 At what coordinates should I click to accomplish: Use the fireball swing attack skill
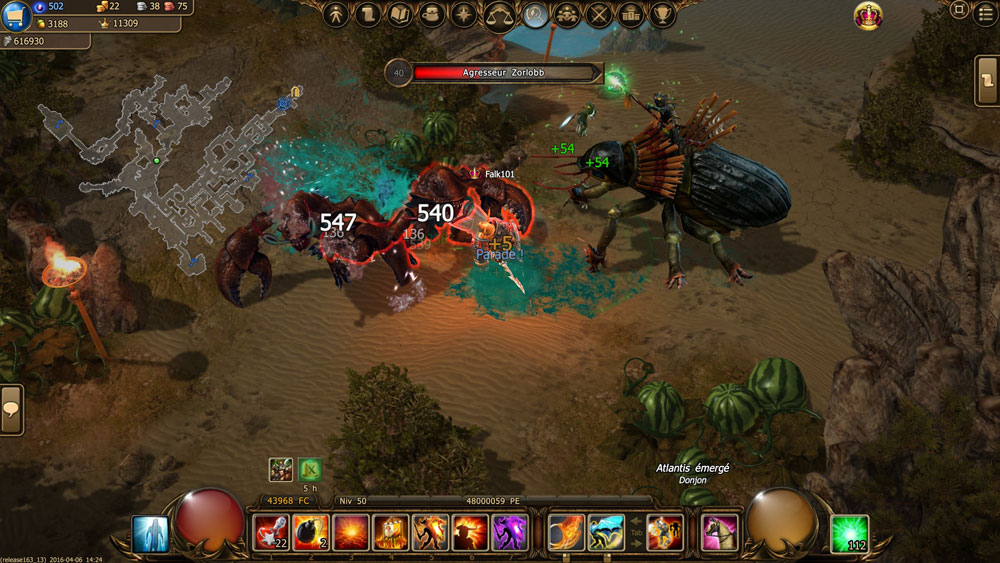(x=566, y=533)
